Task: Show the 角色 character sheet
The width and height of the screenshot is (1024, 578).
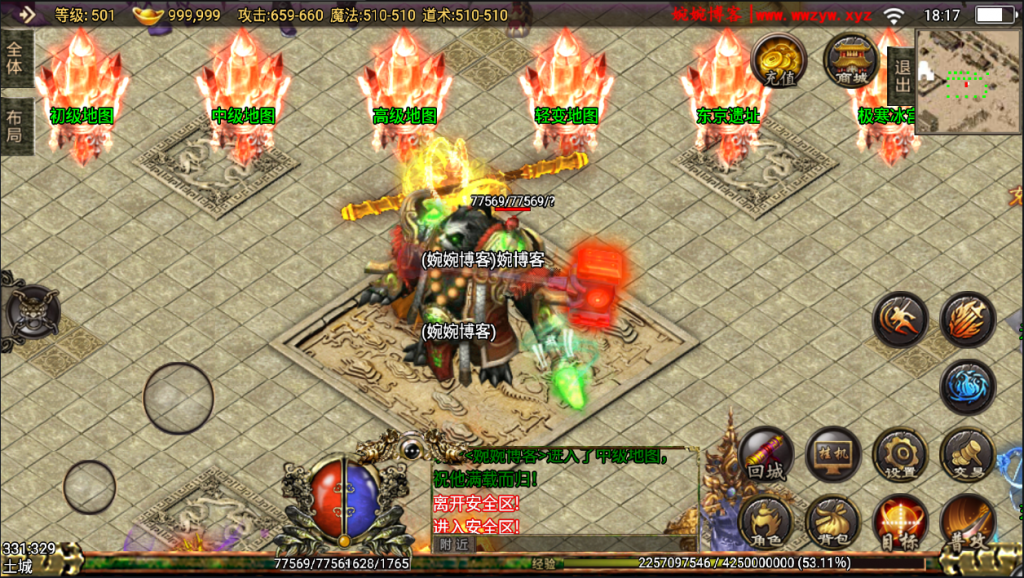Action: tap(768, 522)
